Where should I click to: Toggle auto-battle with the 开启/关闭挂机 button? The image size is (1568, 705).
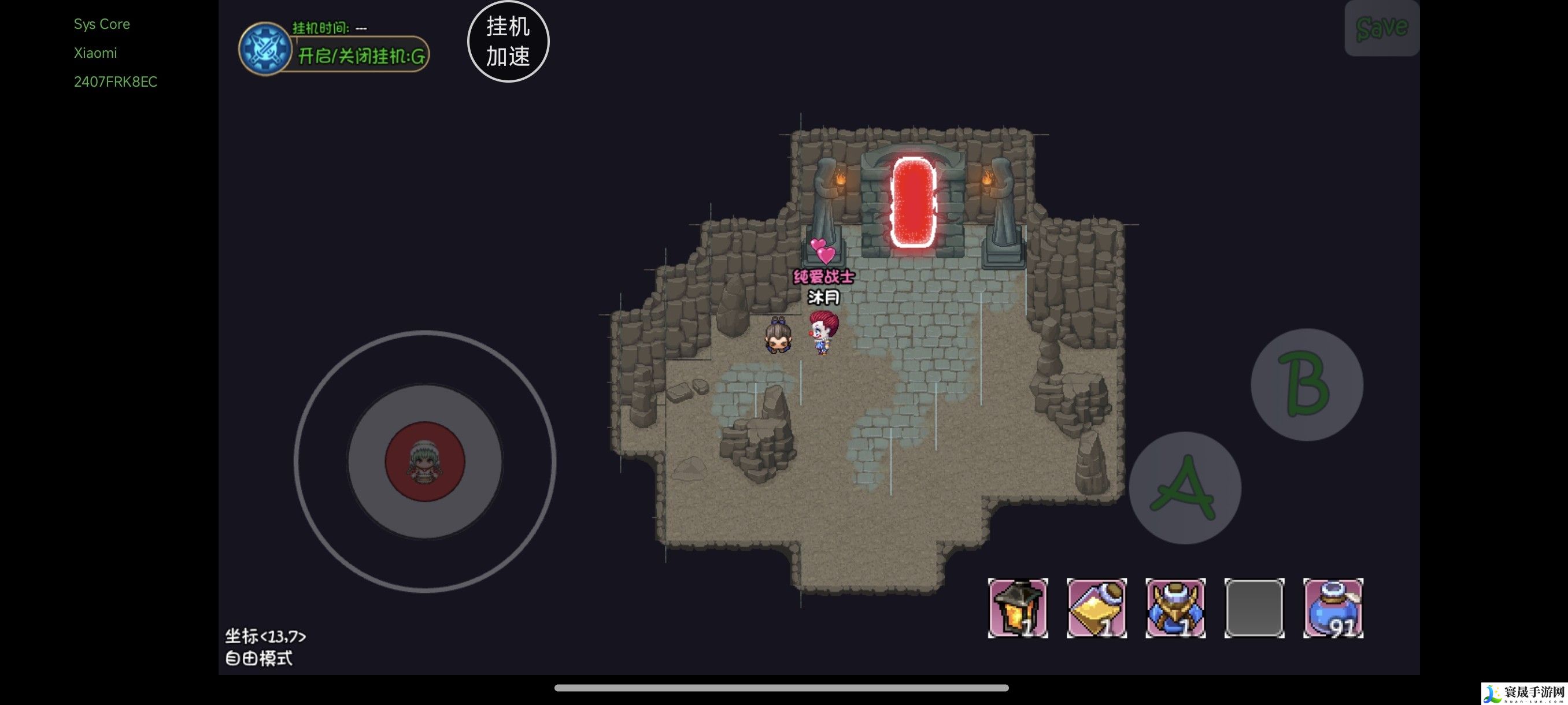(x=360, y=56)
